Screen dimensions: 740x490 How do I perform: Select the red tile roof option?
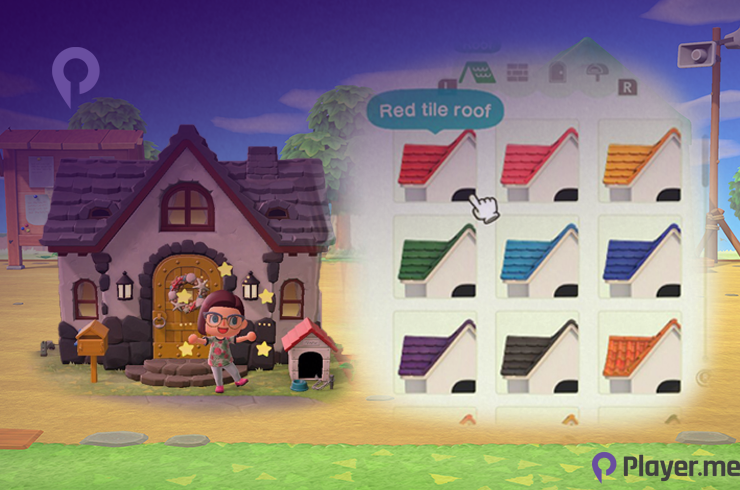[437, 165]
